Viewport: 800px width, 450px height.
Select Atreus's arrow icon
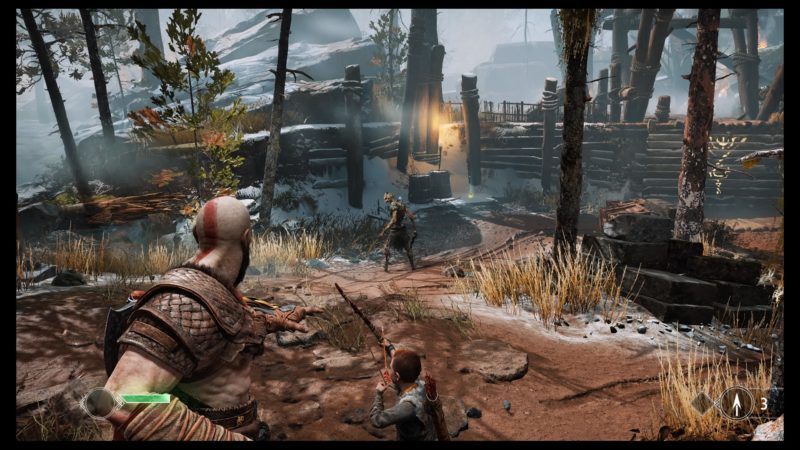pyautogui.click(x=738, y=403)
